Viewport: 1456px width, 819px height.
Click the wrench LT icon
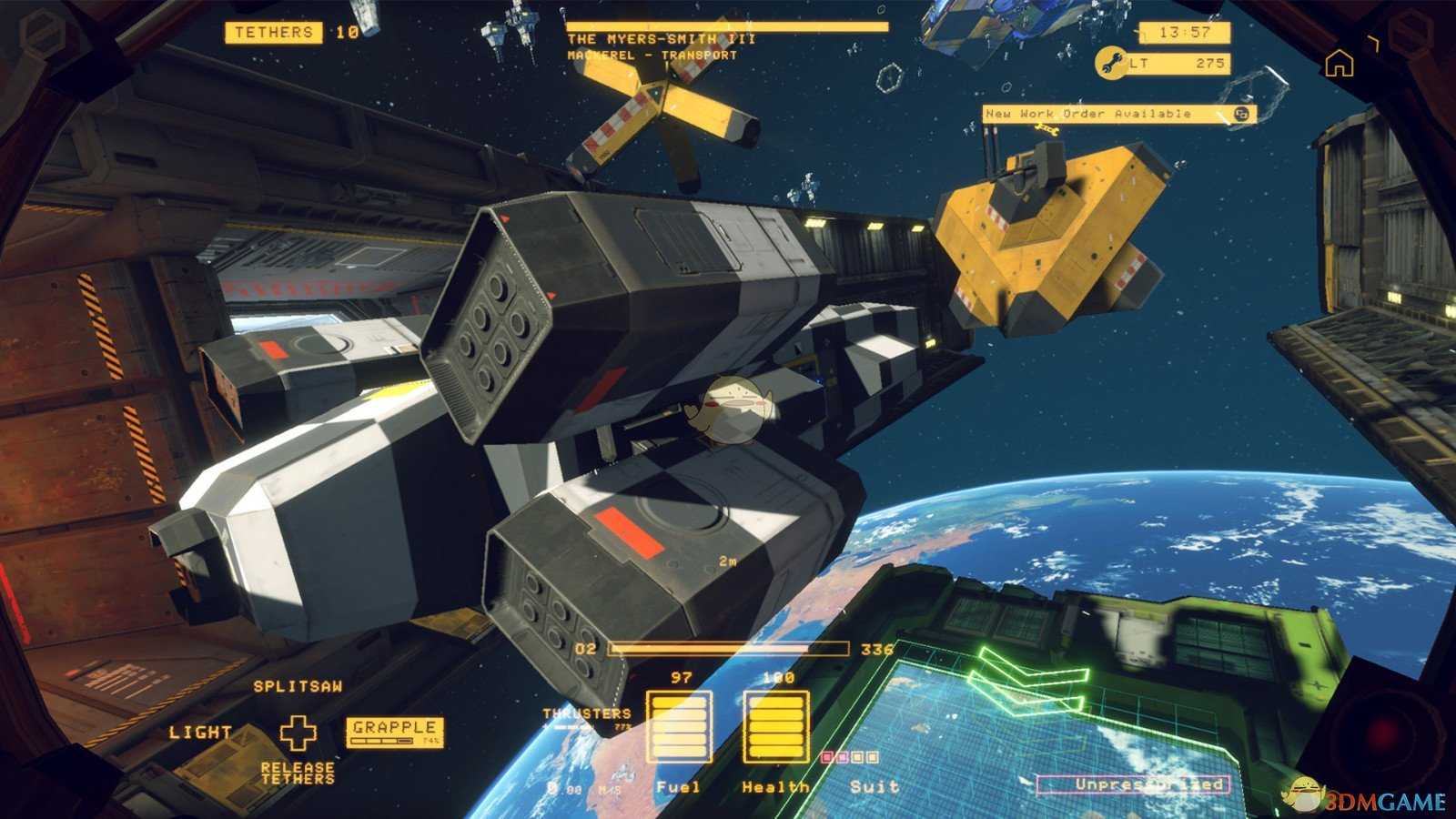(1109, 64)
